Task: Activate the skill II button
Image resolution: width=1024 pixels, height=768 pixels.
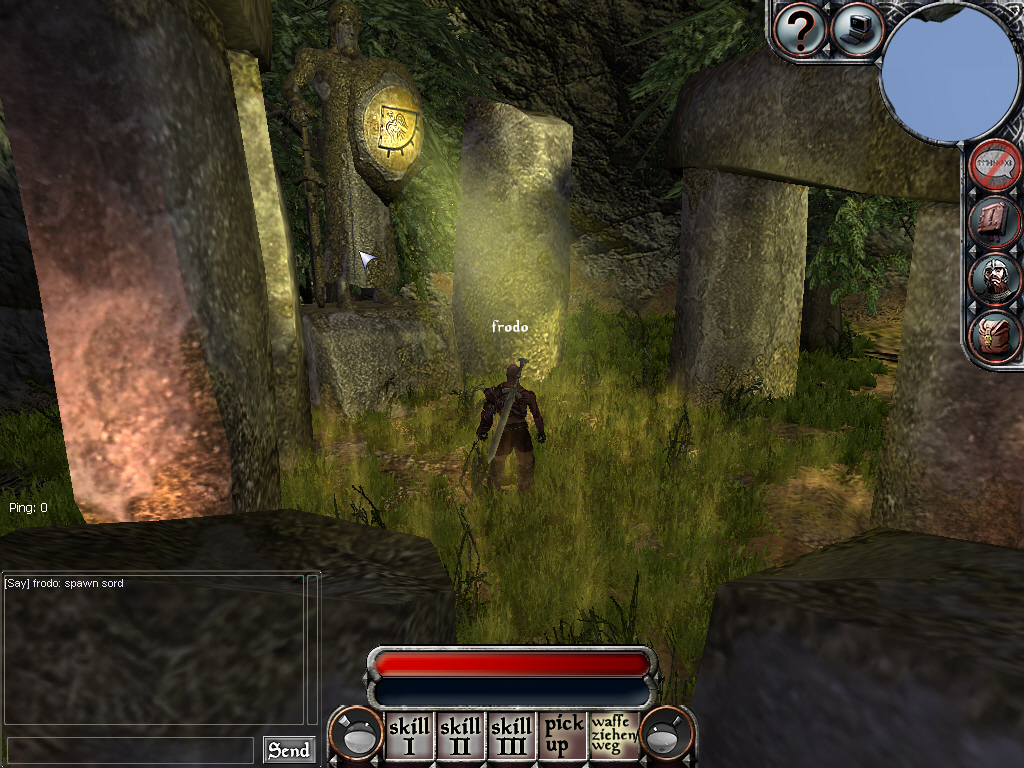Action: point(460,735)
